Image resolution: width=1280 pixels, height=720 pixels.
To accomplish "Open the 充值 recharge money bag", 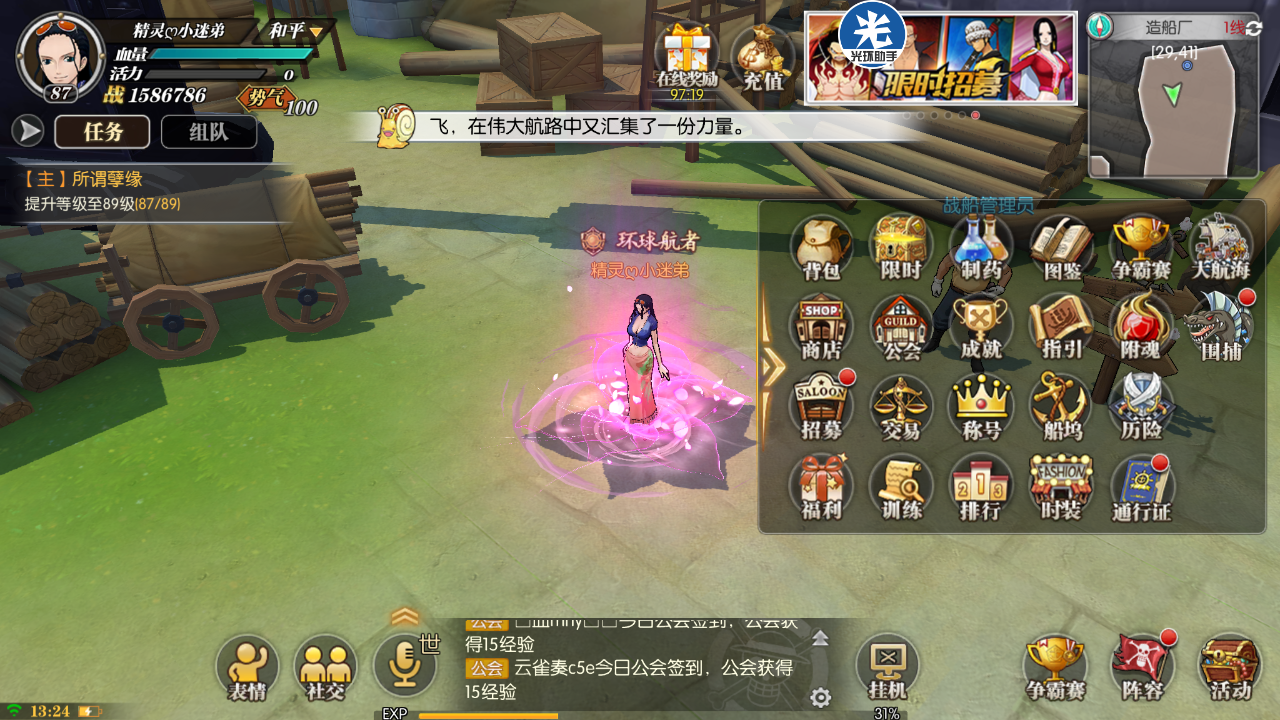I will [x=763, y=57].
